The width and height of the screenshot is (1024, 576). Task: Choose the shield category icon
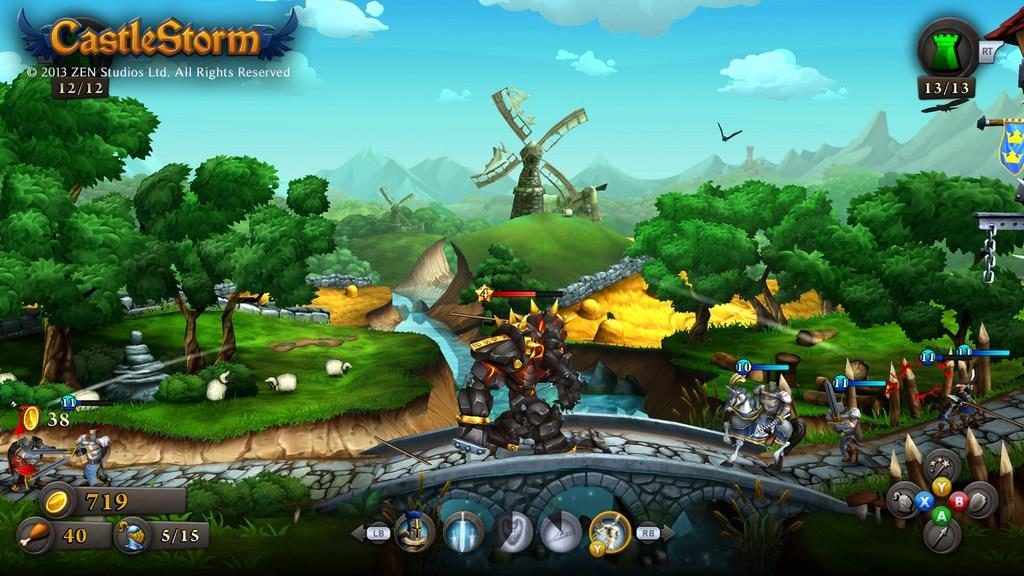coord(979,499)
